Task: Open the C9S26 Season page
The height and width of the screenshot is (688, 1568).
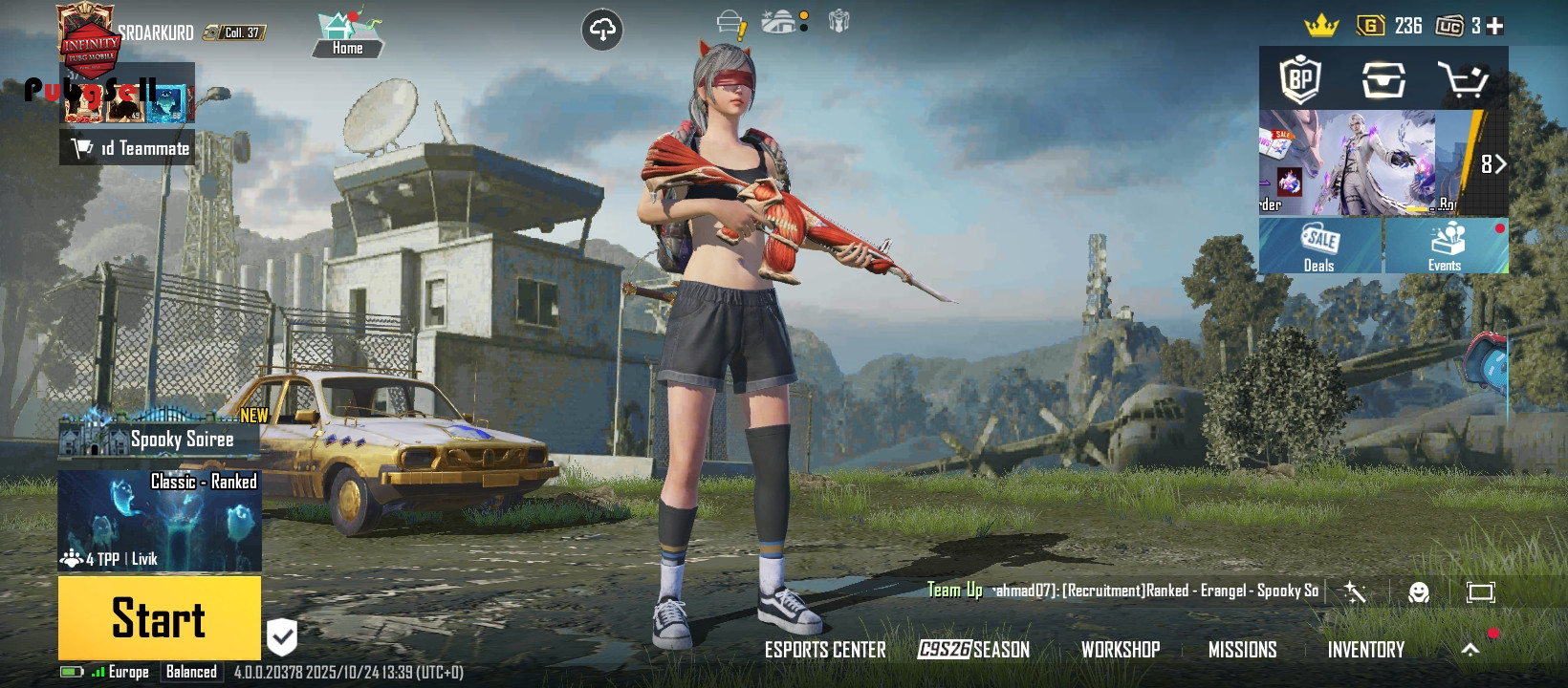Action: (x=973, y=650)
